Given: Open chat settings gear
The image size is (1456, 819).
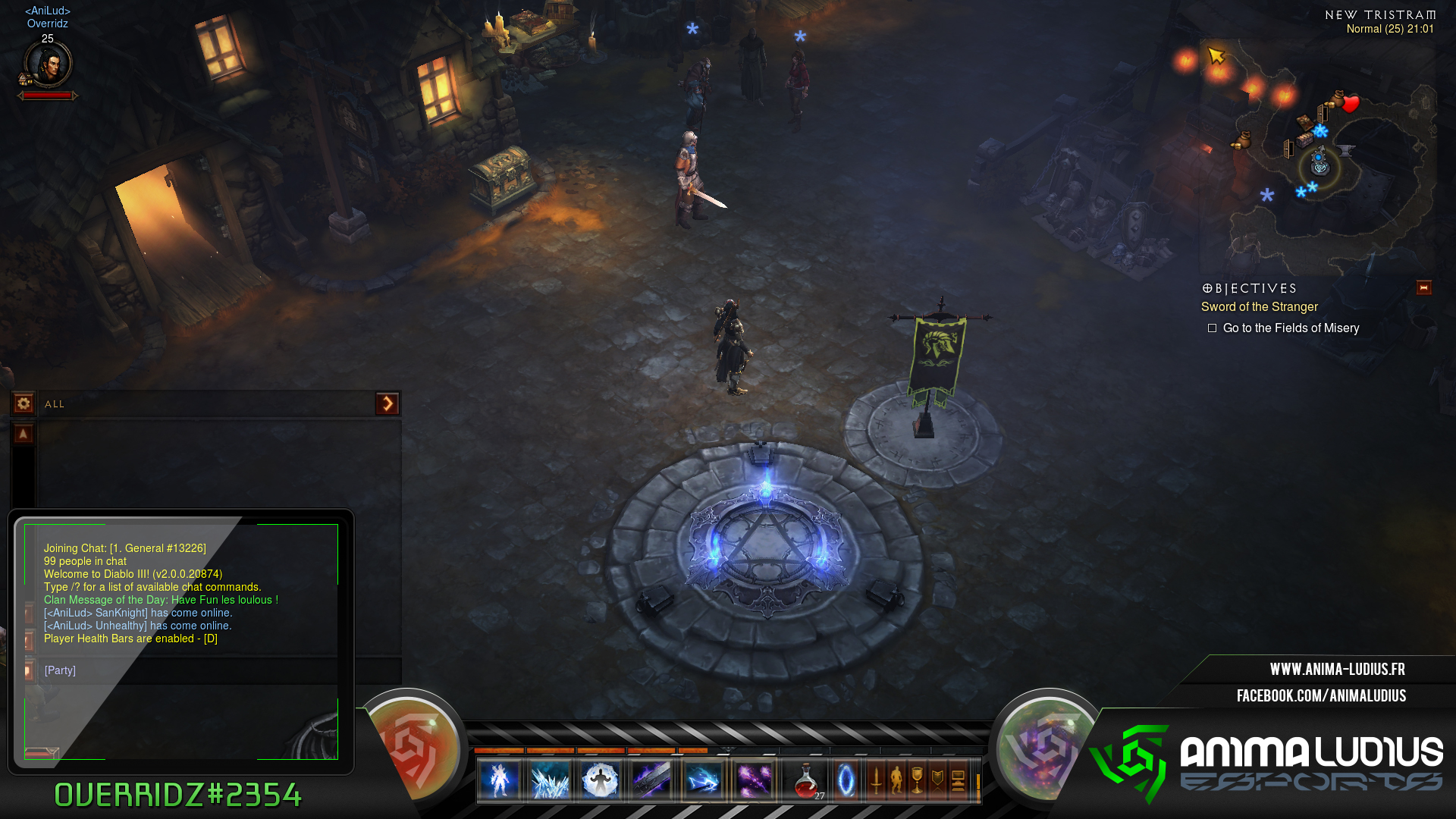Looking at the screenshot, I should 24,403.
